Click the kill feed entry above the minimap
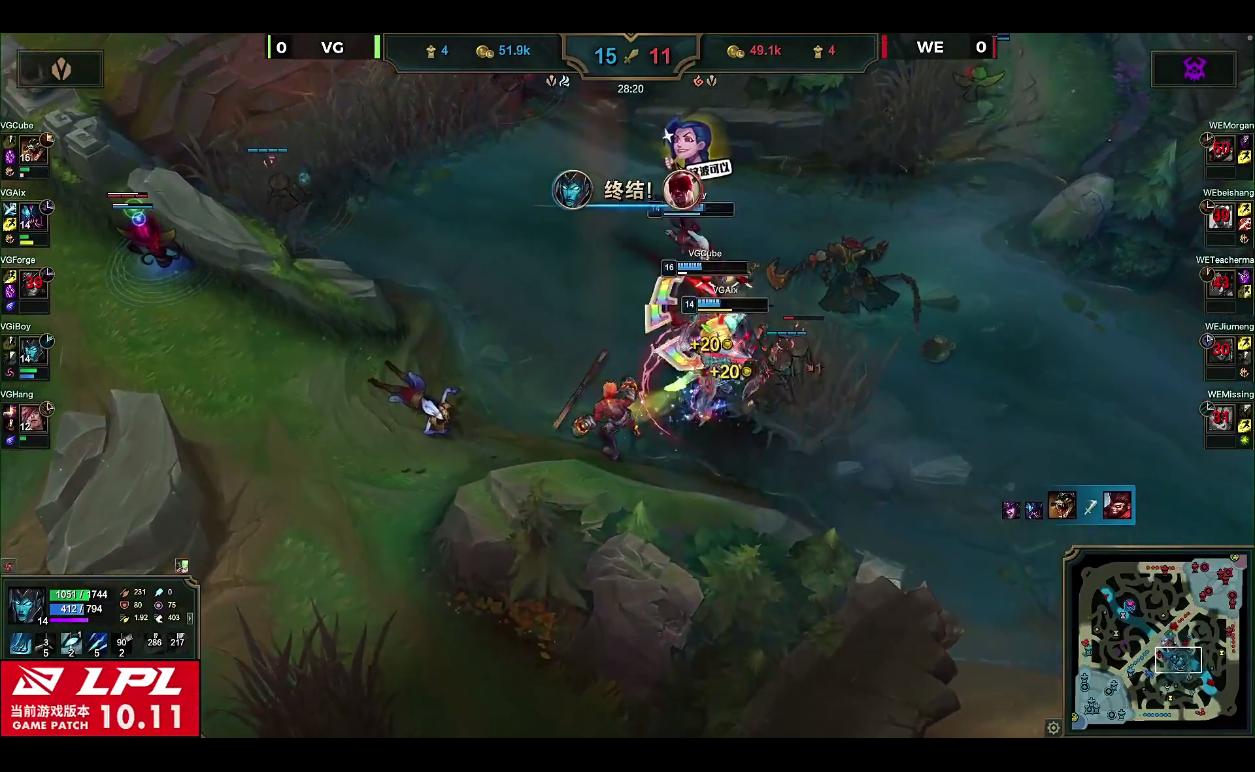 (1068, 506)
